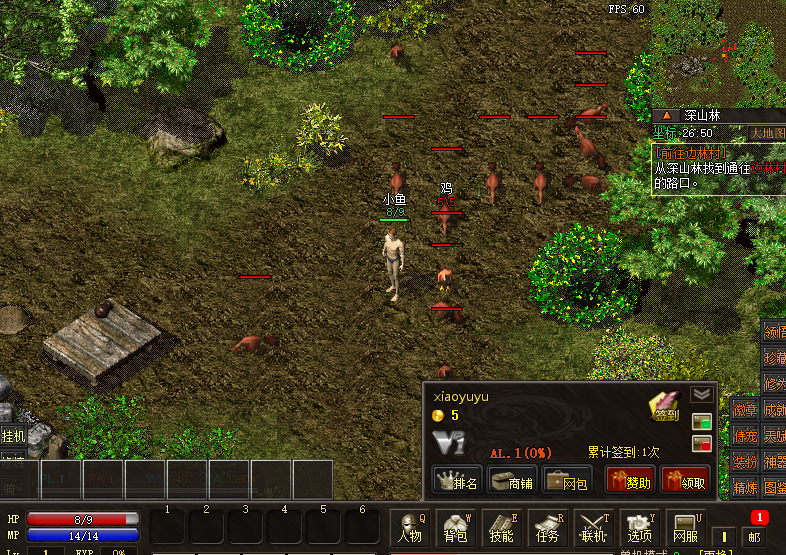Open the 选项 options menu

click(640, 527)
